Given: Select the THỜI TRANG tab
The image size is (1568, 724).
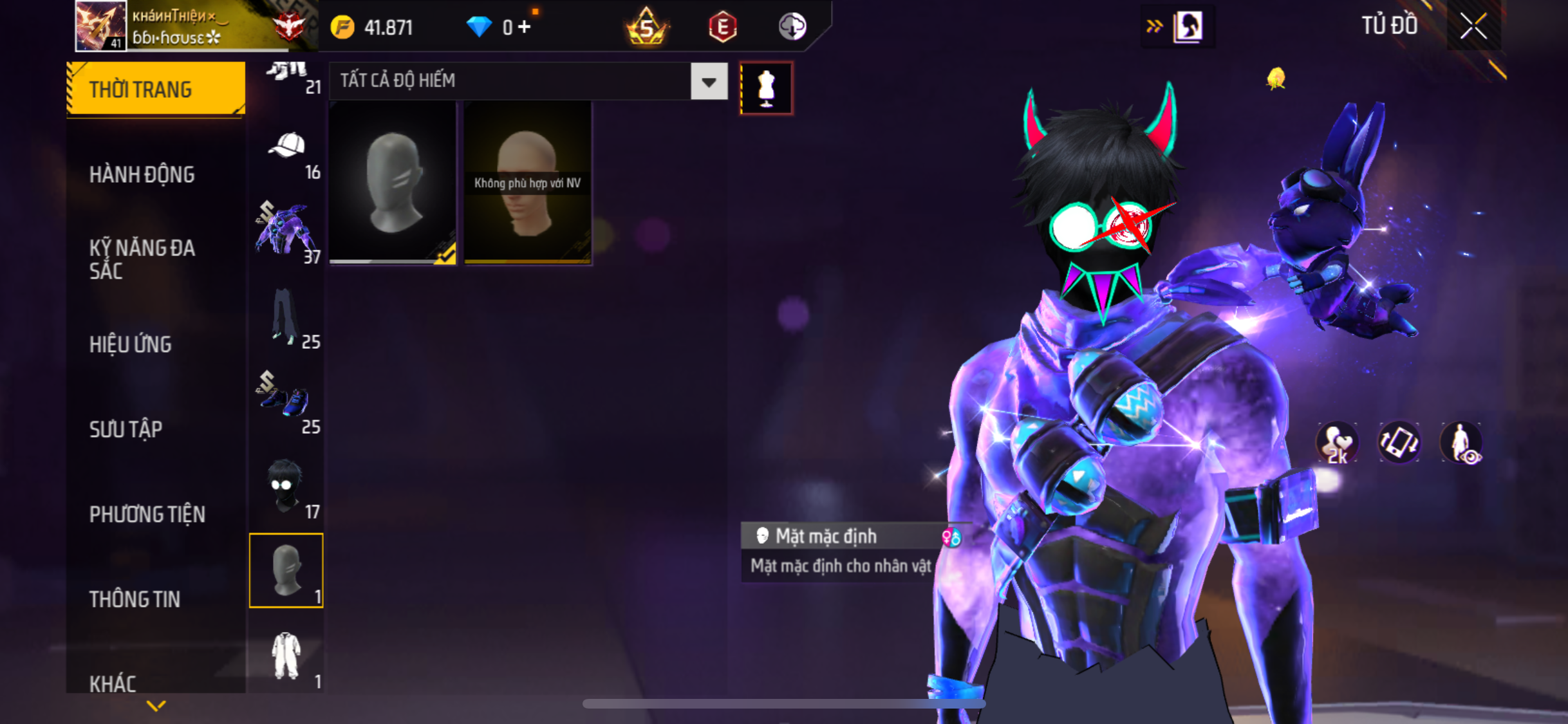Looking at the screenshot, I should (156, 89).
